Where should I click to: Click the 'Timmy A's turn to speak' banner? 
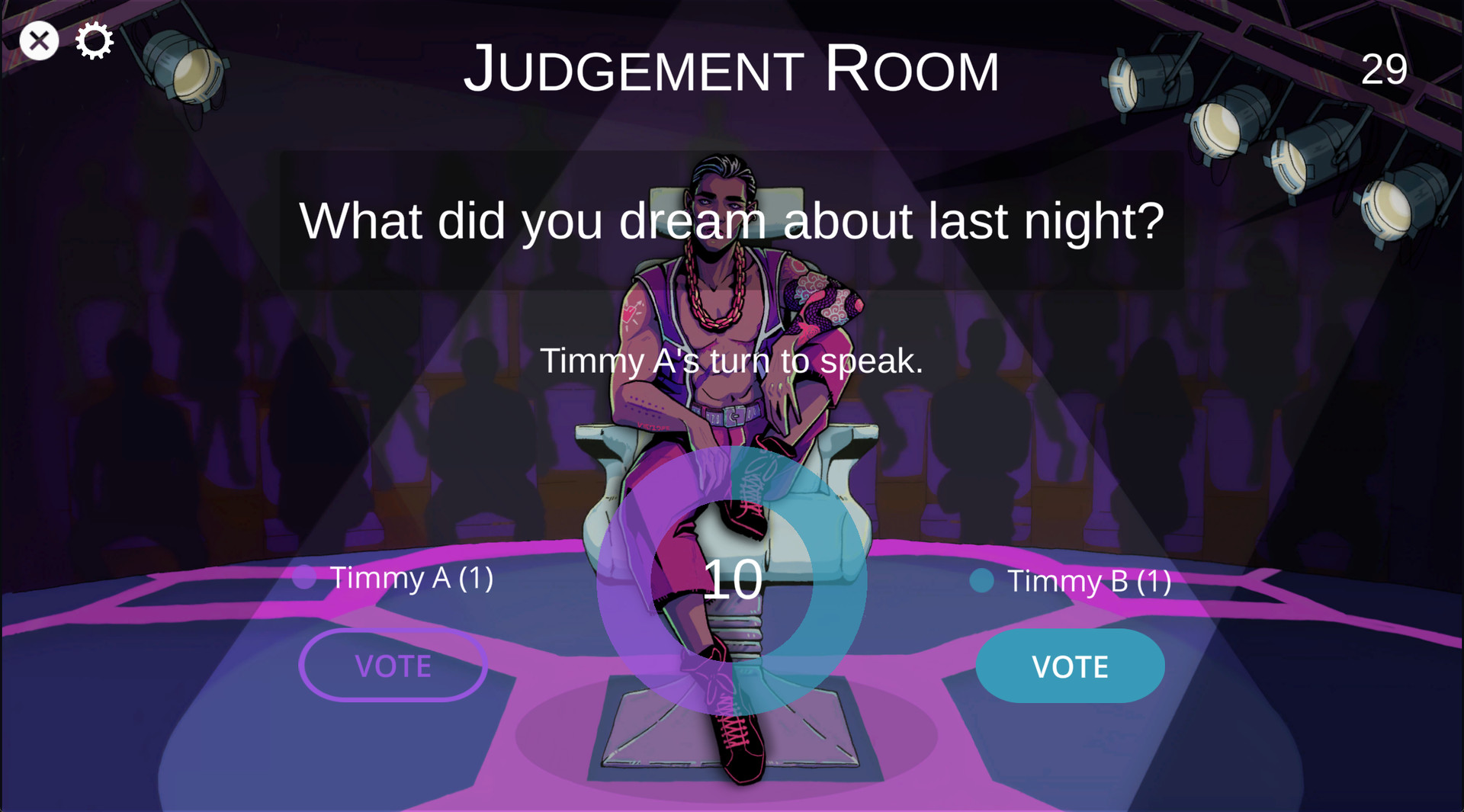732,361
